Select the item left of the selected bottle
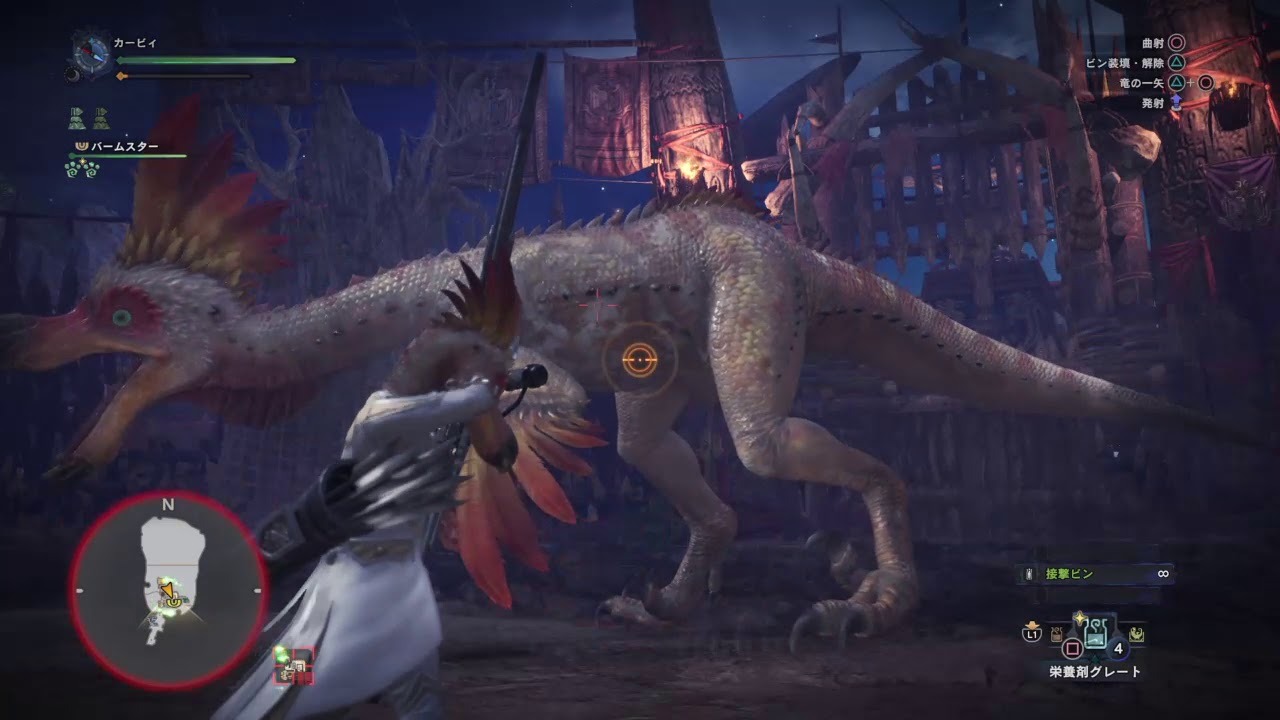Image resolution: width=1280 pixels, height=720 pixels. (1056, 633)
